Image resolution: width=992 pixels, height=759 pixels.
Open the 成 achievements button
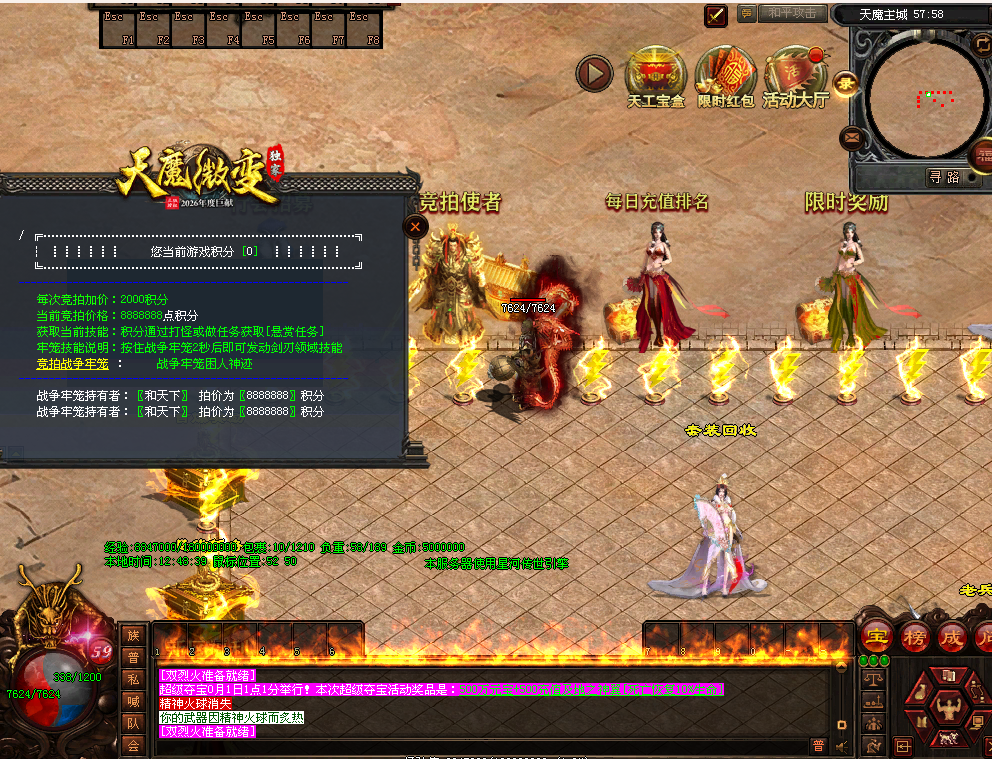point(951,636)
